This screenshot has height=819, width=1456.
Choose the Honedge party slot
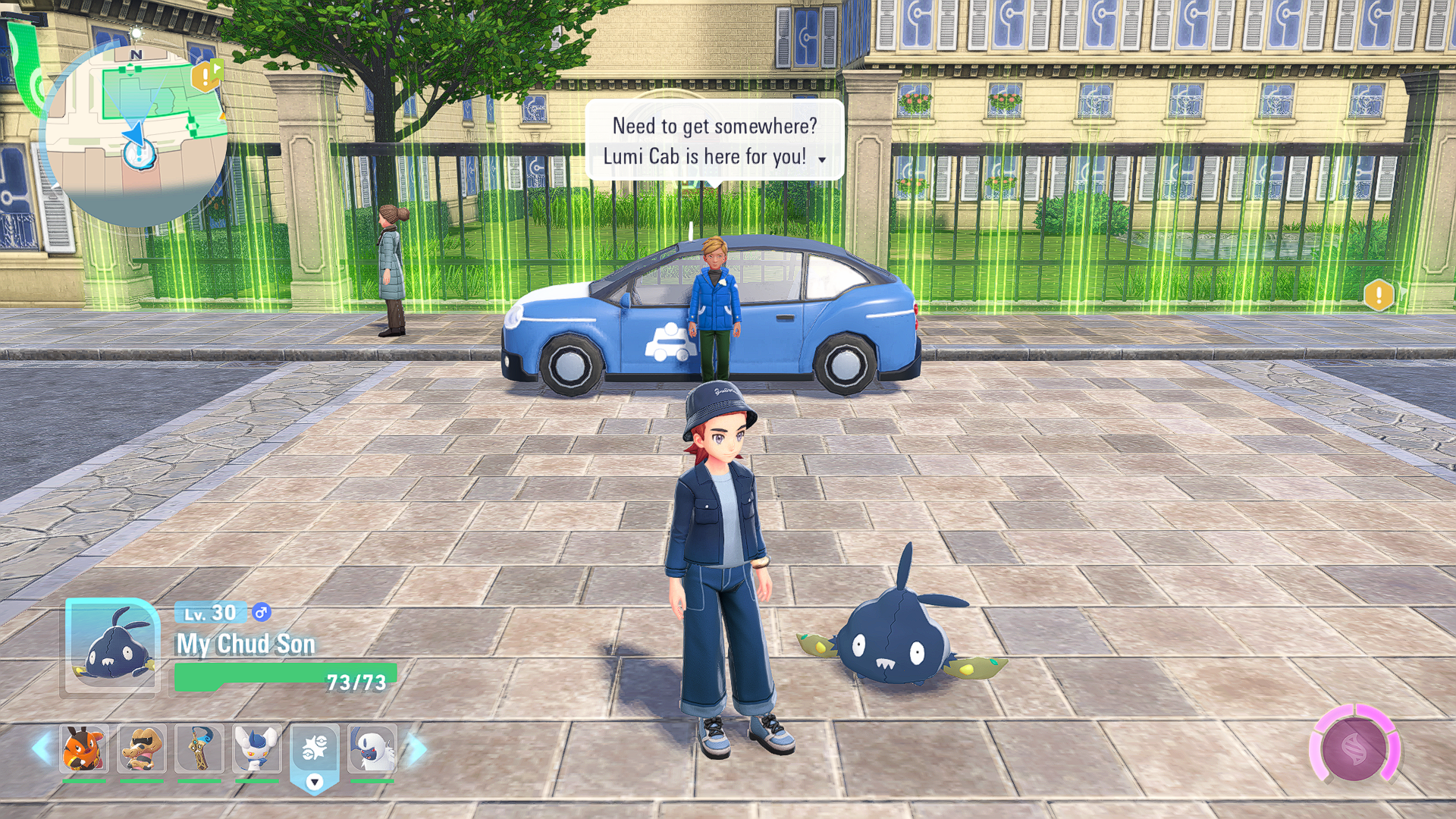[199, 748]
